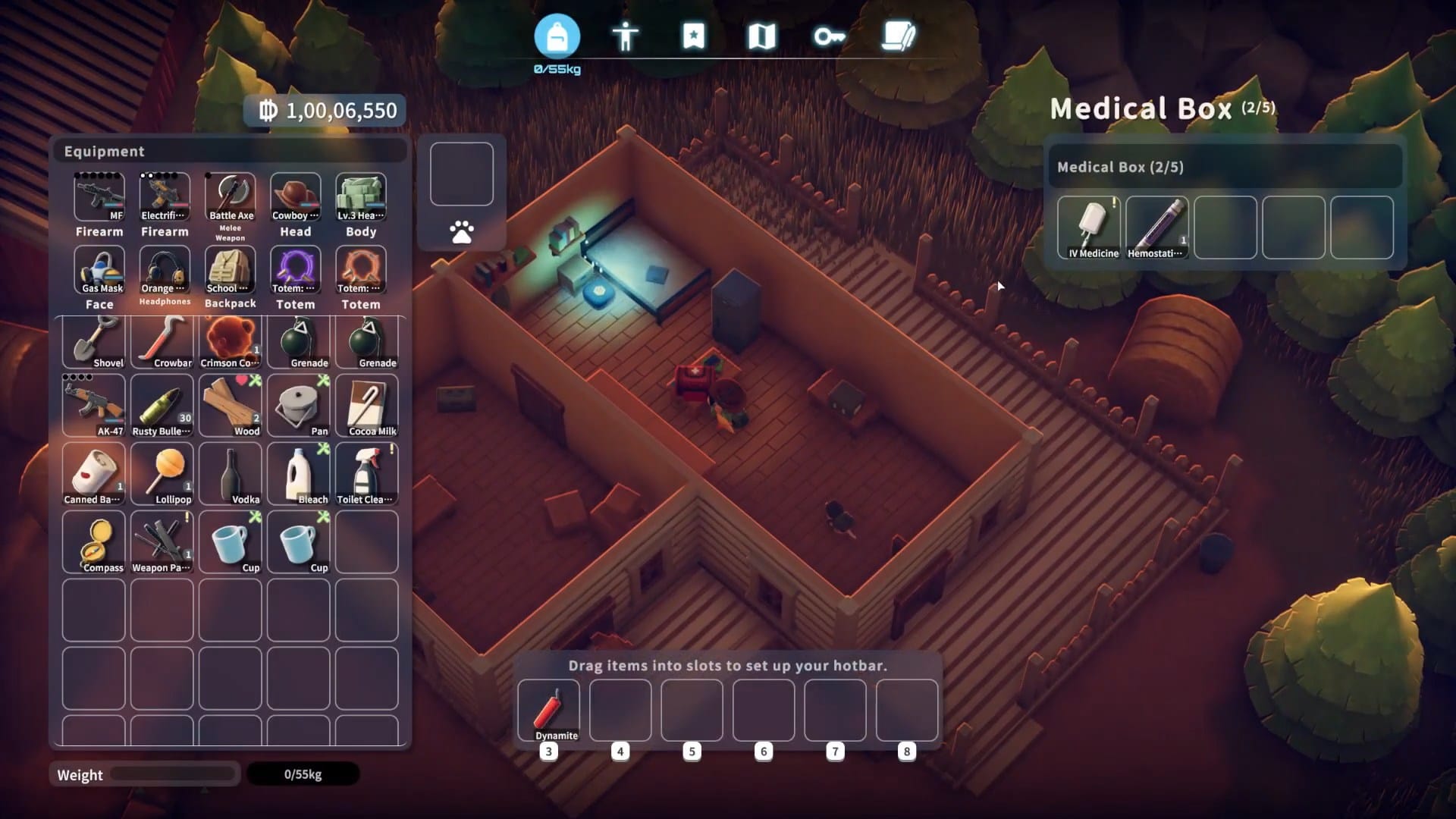Select the Battle Axe melee weapon slot

[x=231, y=197]
